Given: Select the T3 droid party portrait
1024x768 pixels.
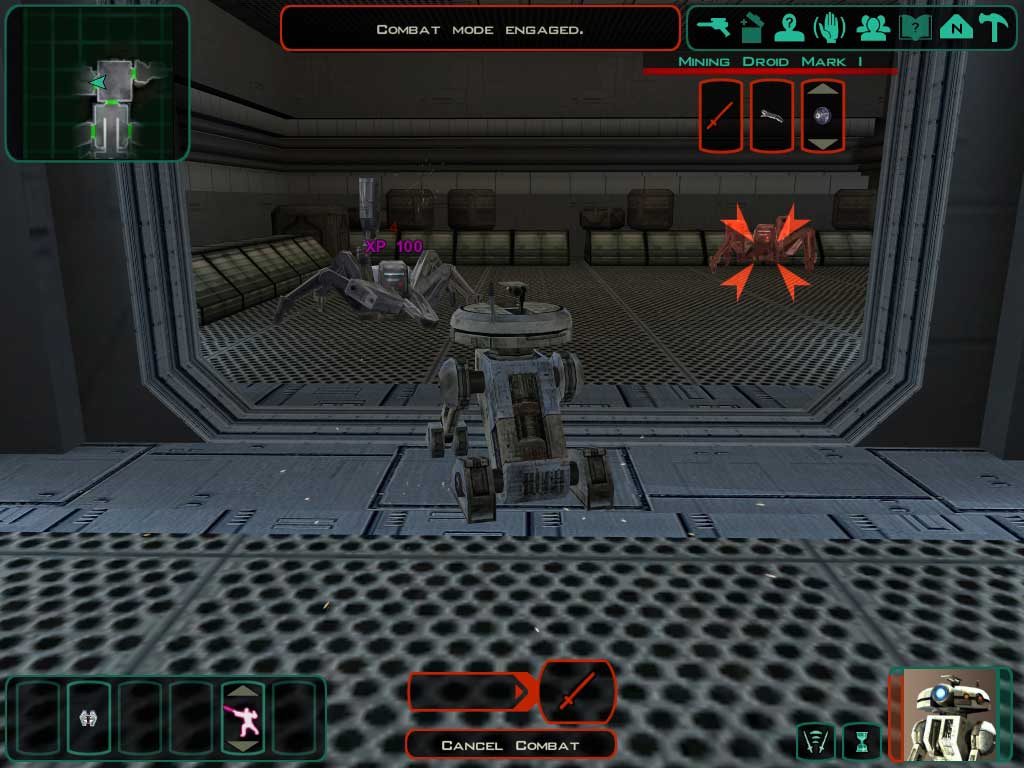Looking at the screenshot, I should pyautogui.click(x=950, y=714).
